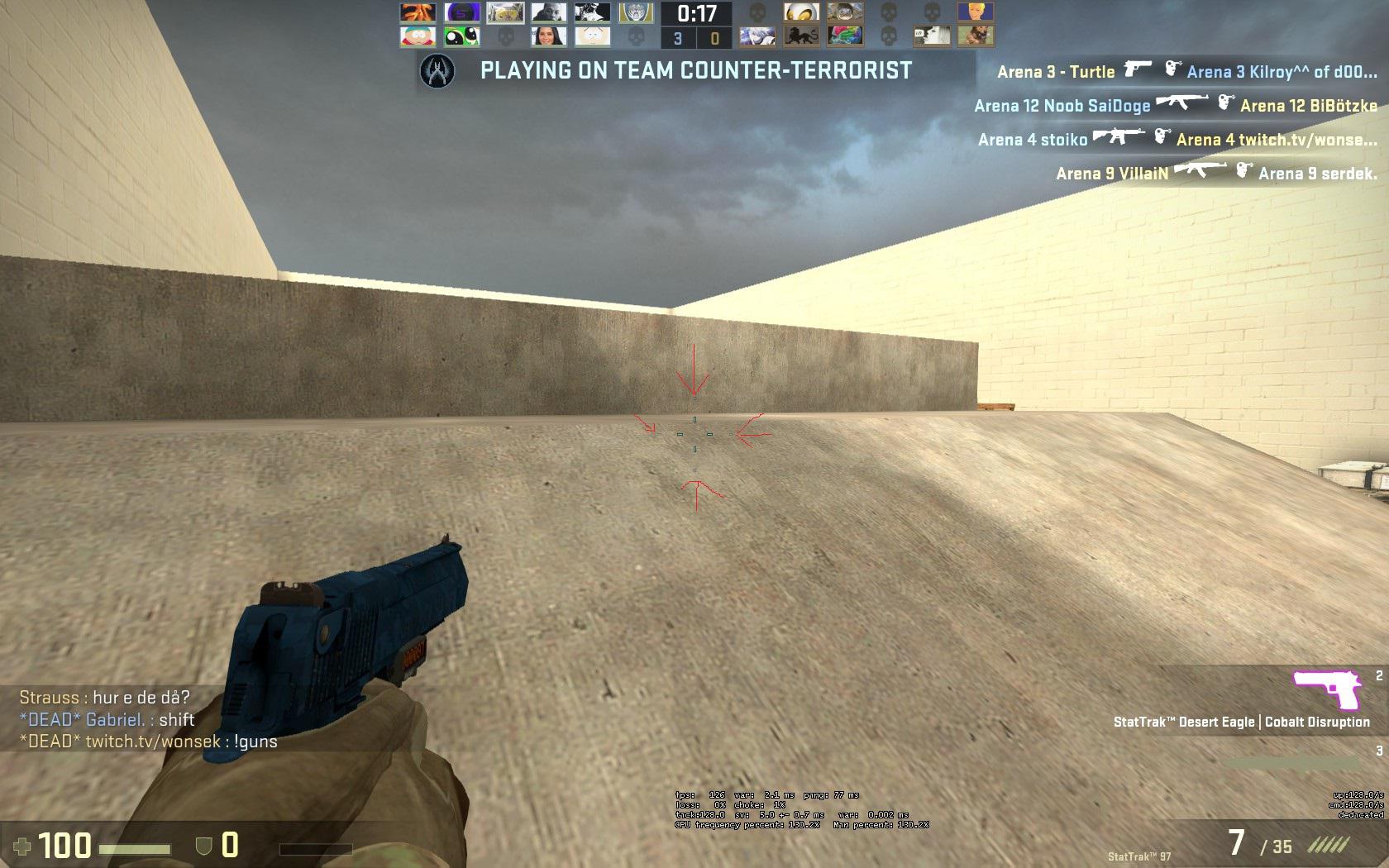Click the tiger crest player avatar
1389x868 pixels.
coord(635,12)
